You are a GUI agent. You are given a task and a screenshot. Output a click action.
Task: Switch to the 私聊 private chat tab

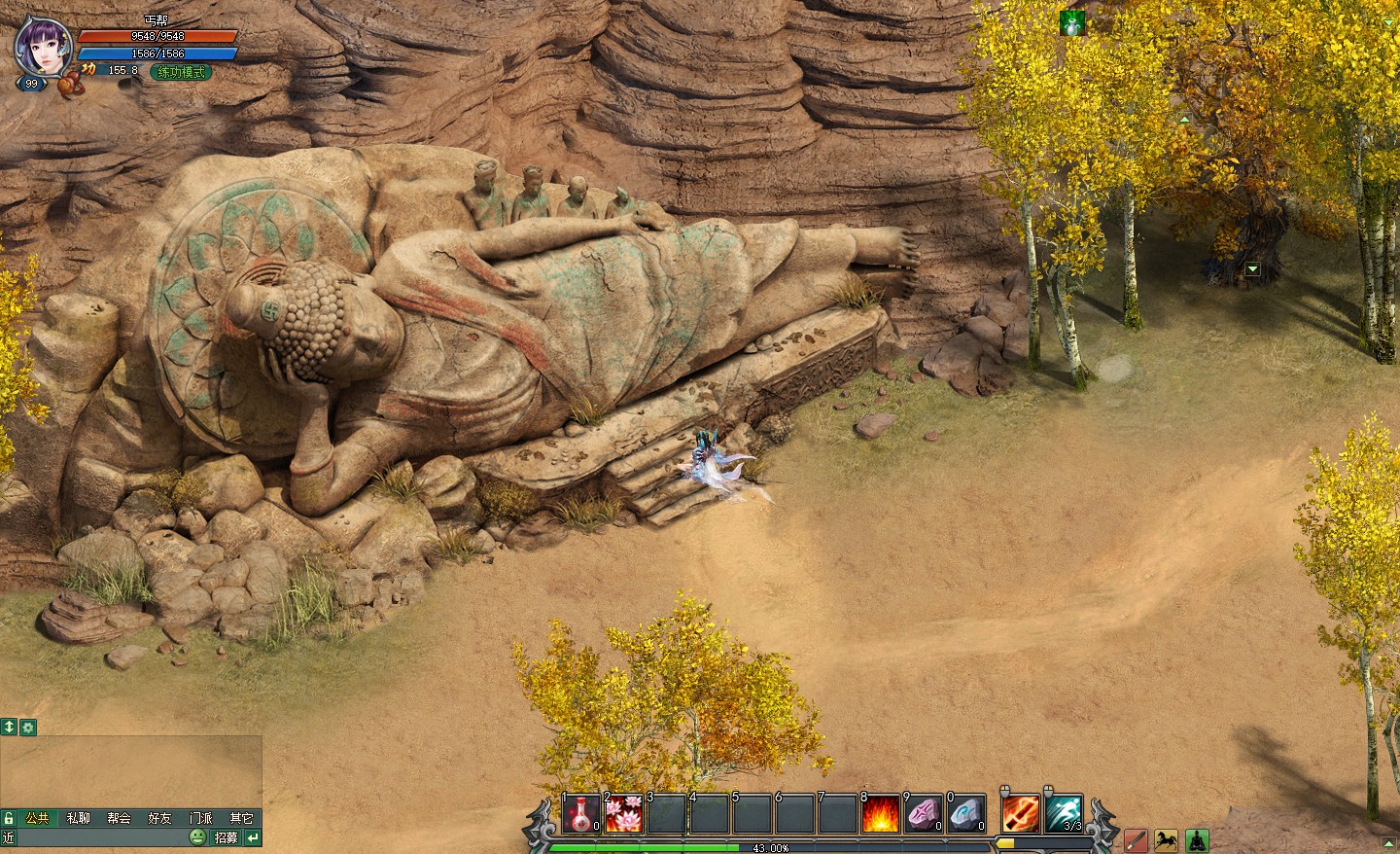click(x=78, y=818)
